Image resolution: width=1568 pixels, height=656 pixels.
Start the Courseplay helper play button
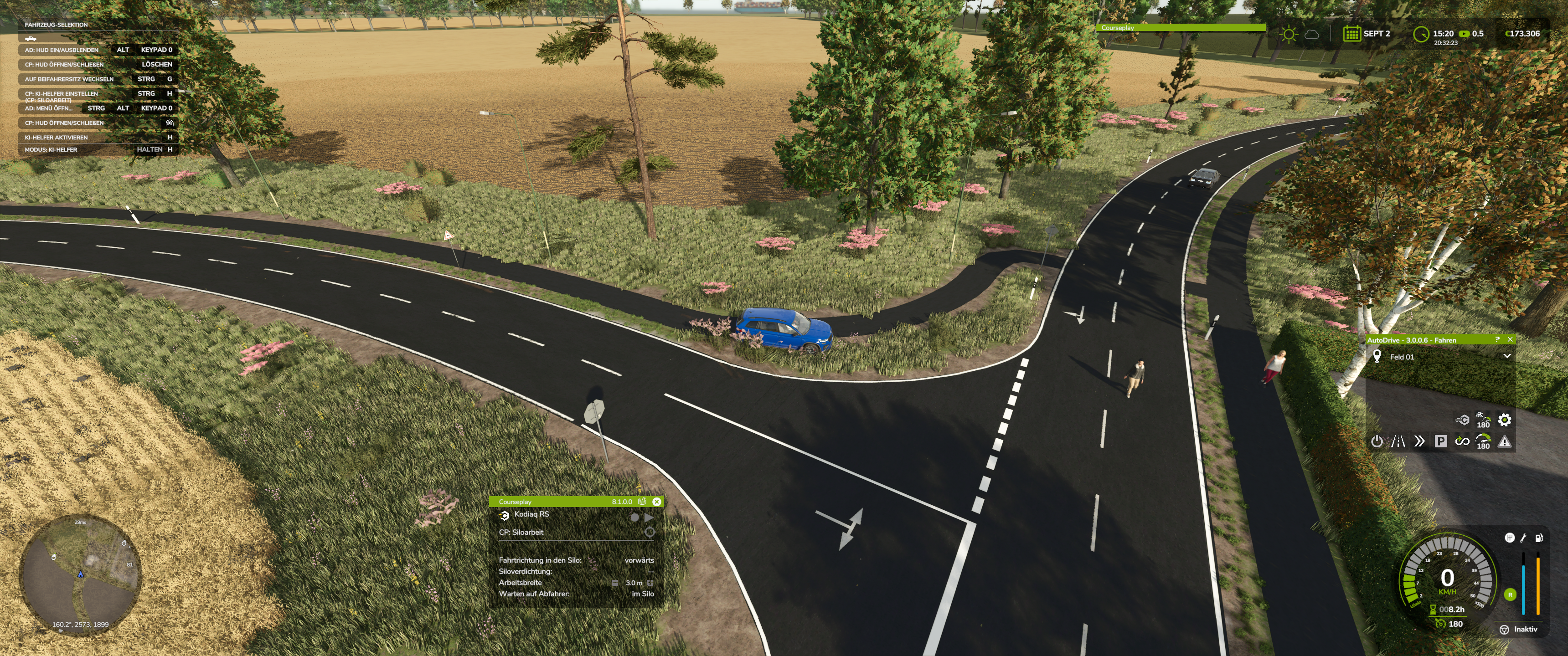pos(649,517)
